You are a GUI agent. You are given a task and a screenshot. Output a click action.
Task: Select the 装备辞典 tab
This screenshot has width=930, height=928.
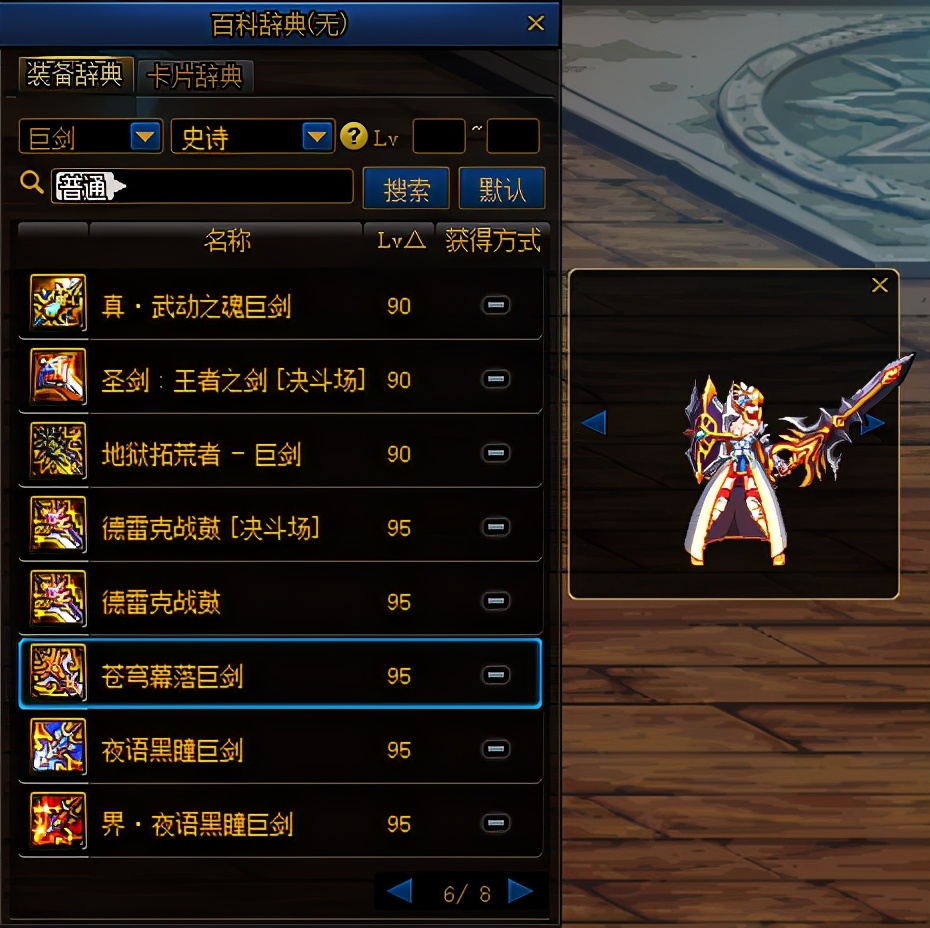(74, 74)
